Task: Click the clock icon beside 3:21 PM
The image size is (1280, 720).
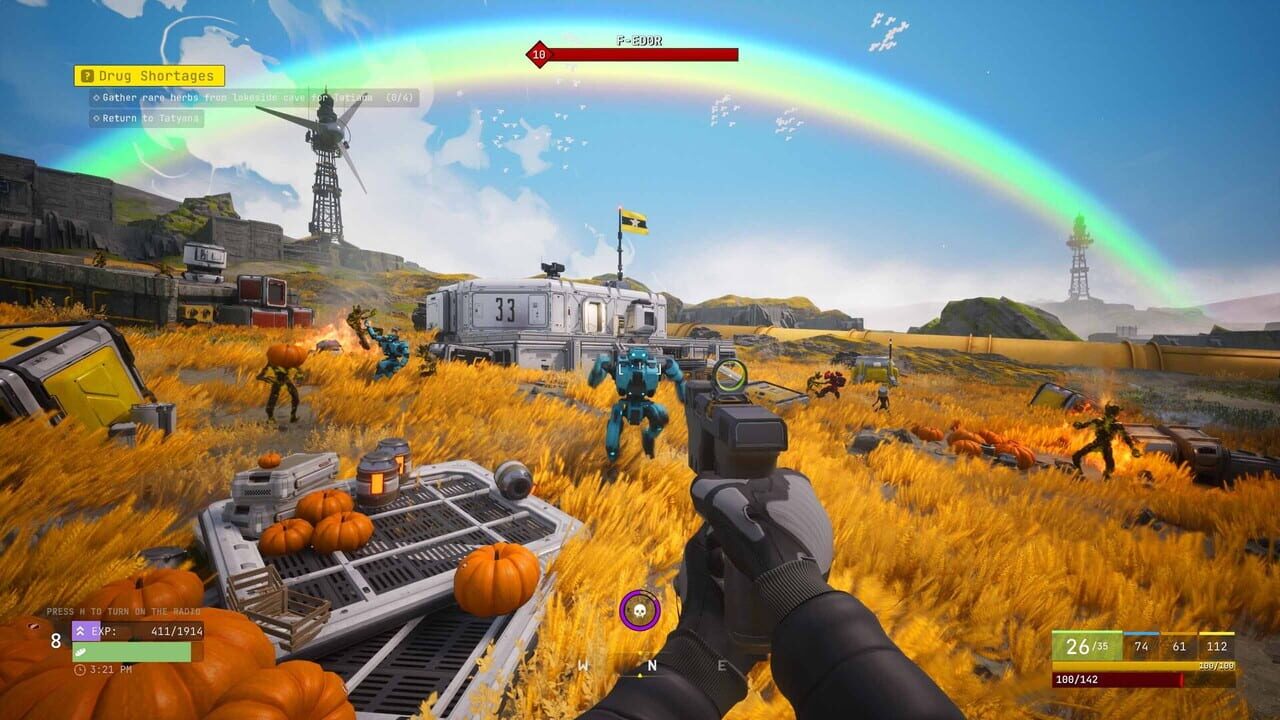Action: pos(80,670)
